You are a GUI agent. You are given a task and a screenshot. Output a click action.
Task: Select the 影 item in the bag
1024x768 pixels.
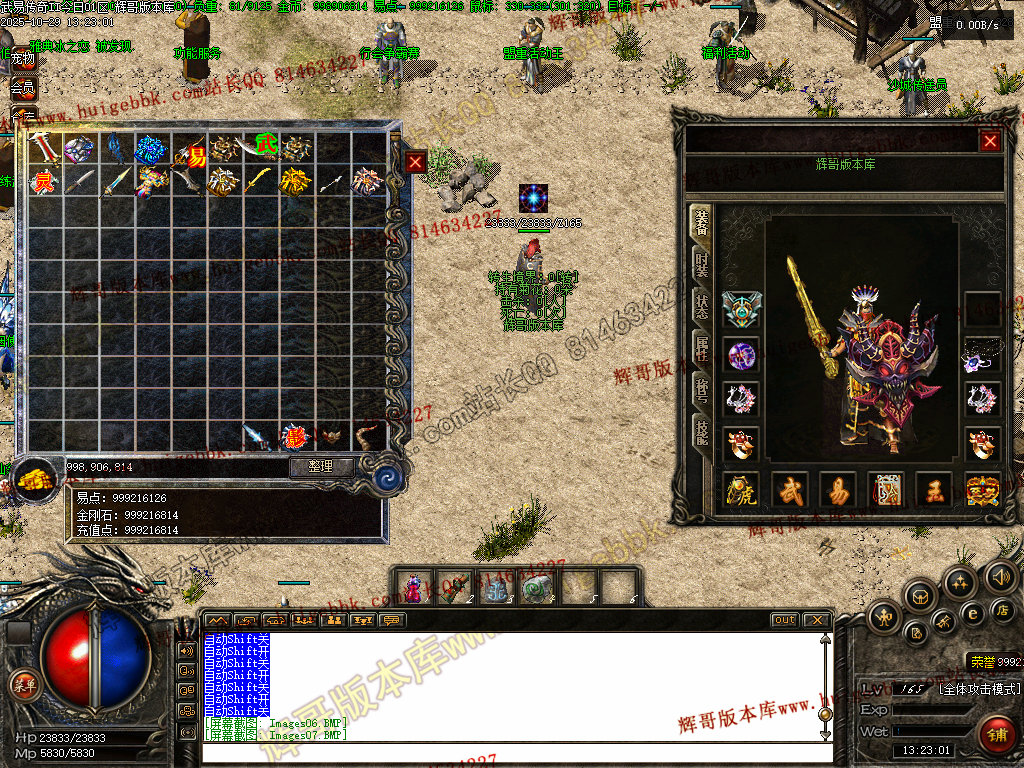[x=293, y=436]
